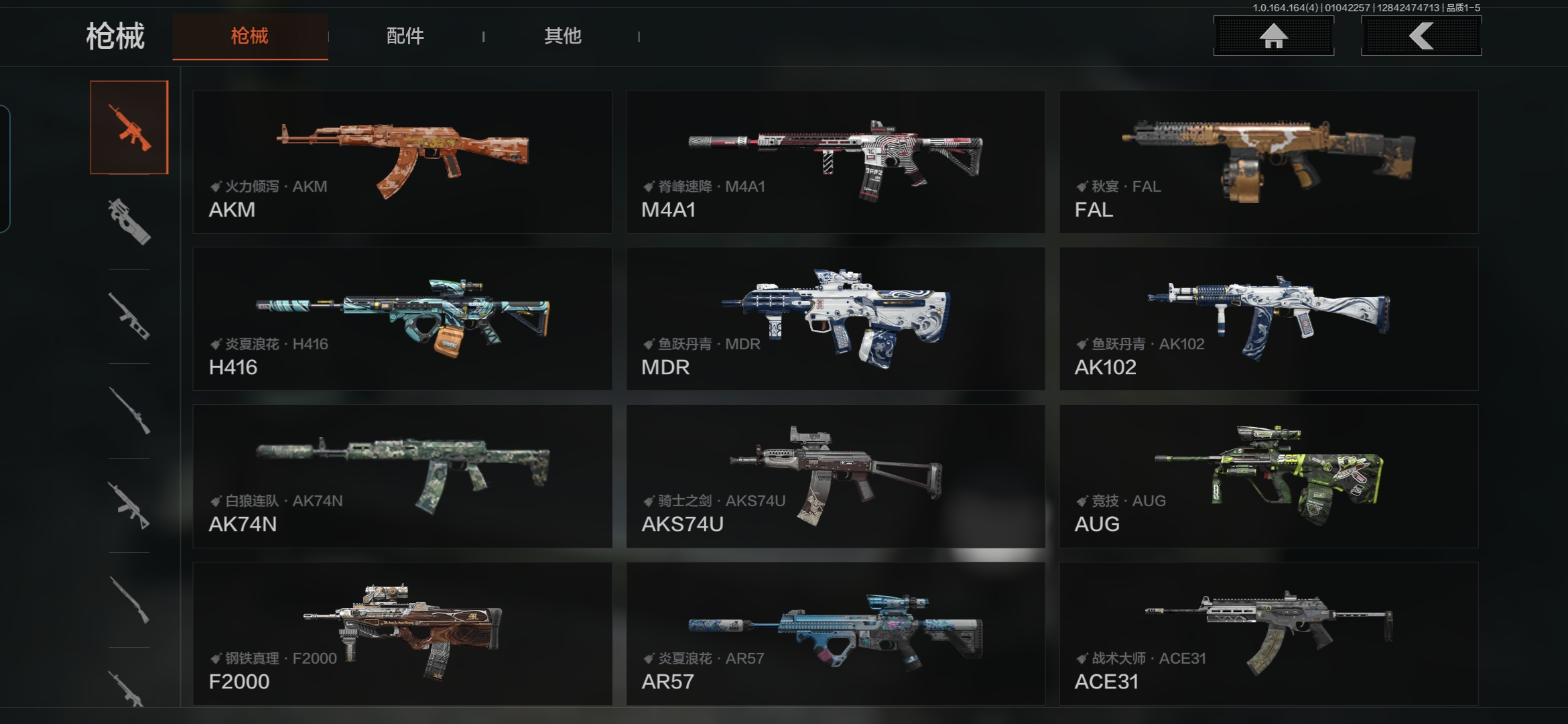Choose the AKM weapon tile

402,162
